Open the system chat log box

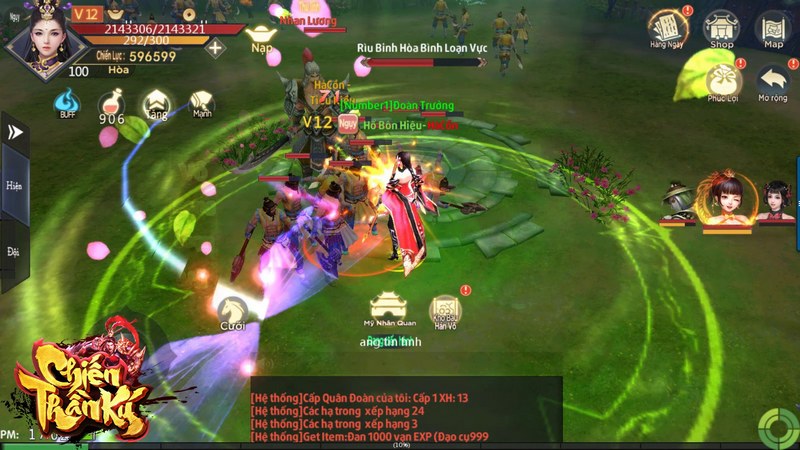pyautogui.click(x=405, y=414)
